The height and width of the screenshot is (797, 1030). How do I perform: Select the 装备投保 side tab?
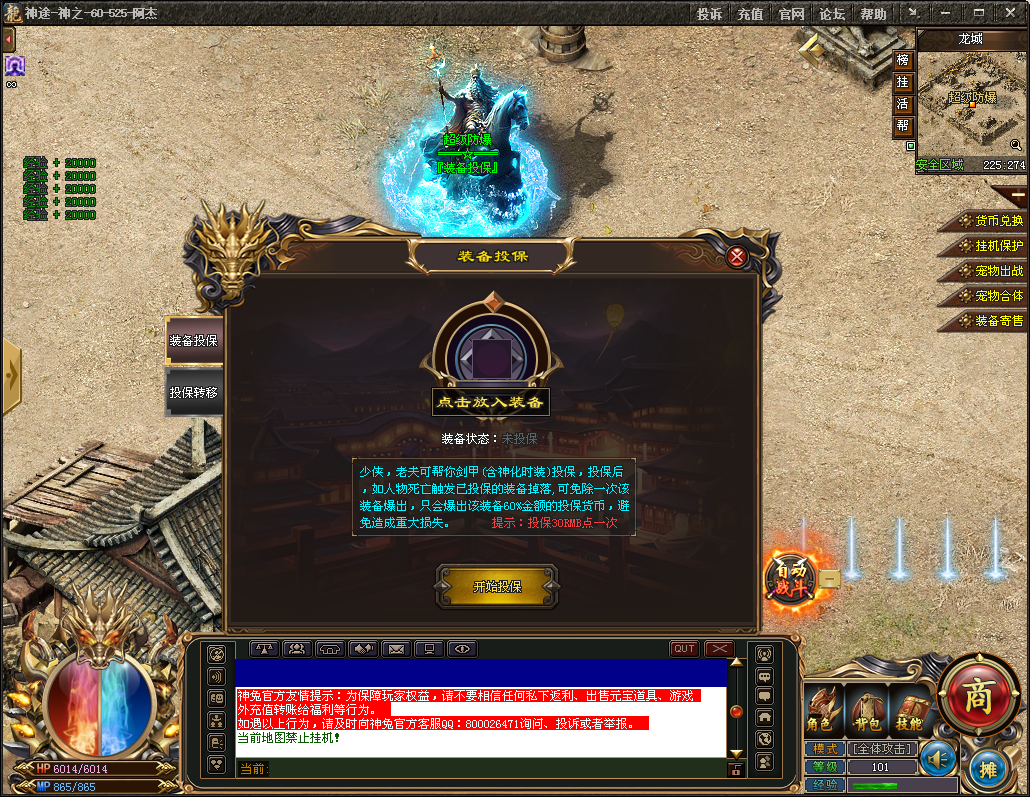(x=193, y=340)
